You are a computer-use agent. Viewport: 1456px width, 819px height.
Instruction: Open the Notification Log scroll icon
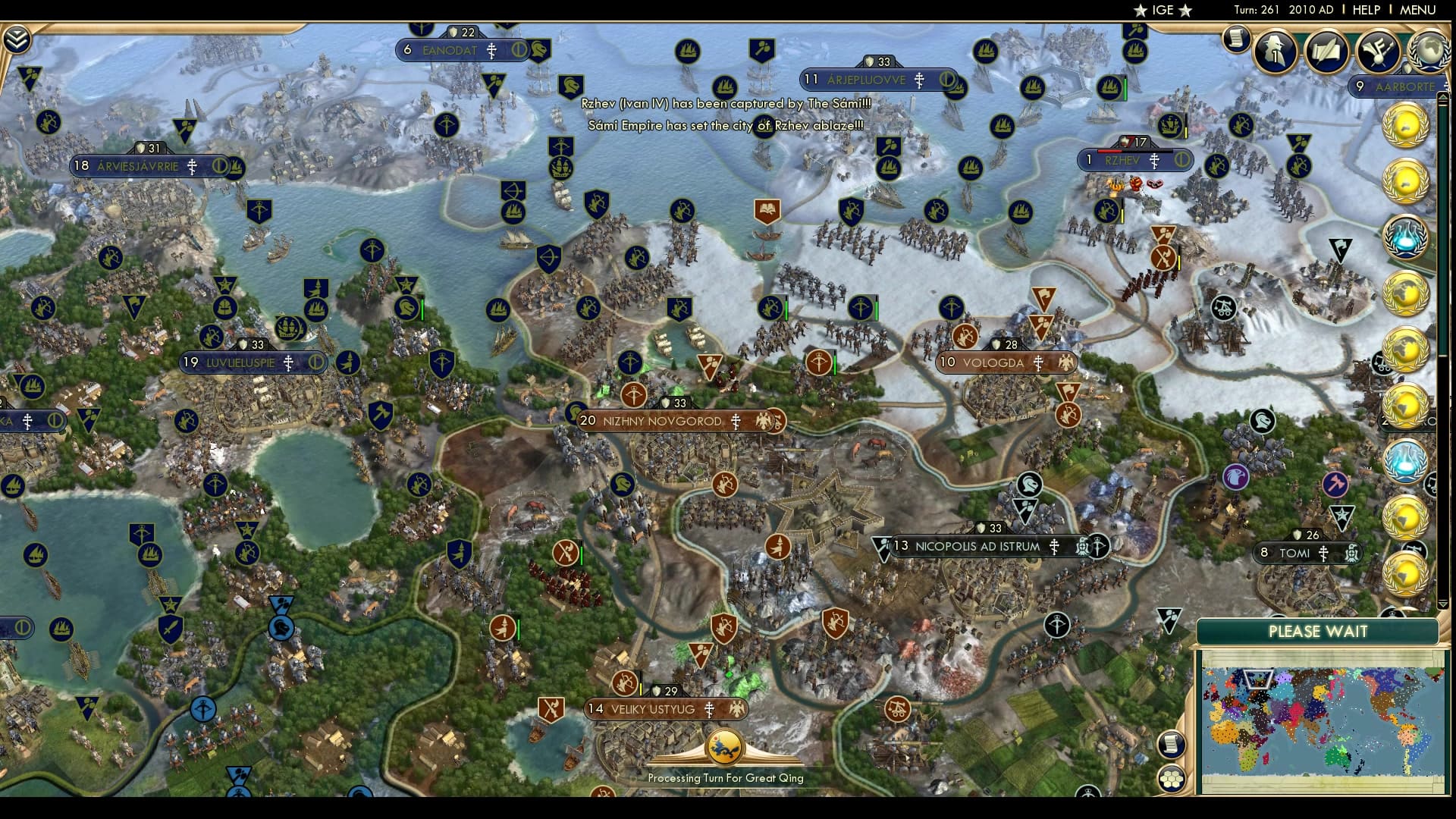click(1238, 39)
